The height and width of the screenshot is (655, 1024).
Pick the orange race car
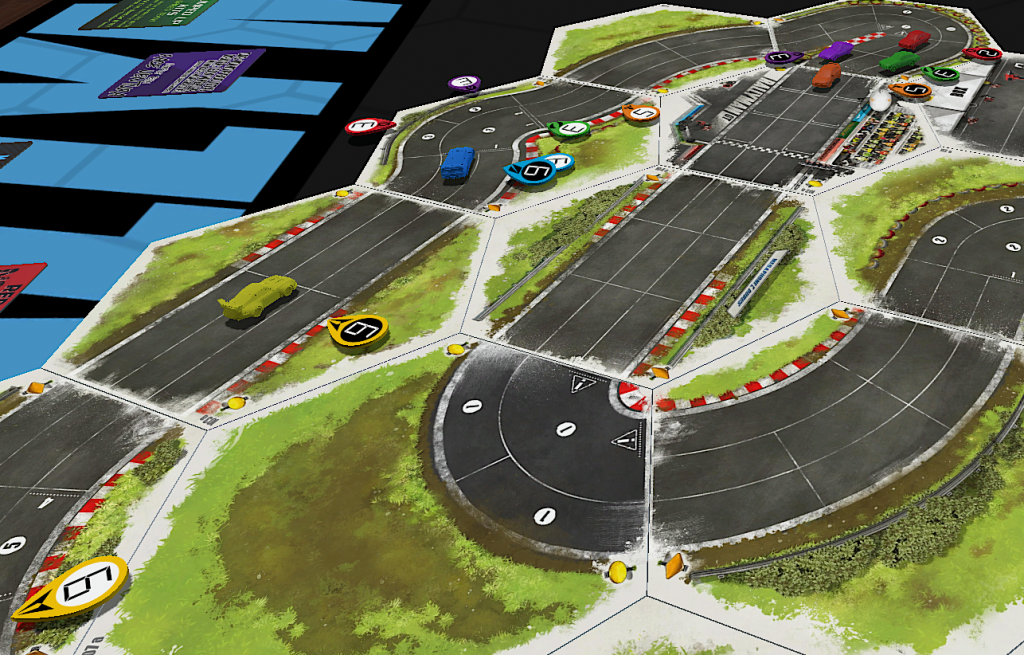pyautogui.click(x=826, y=76)
